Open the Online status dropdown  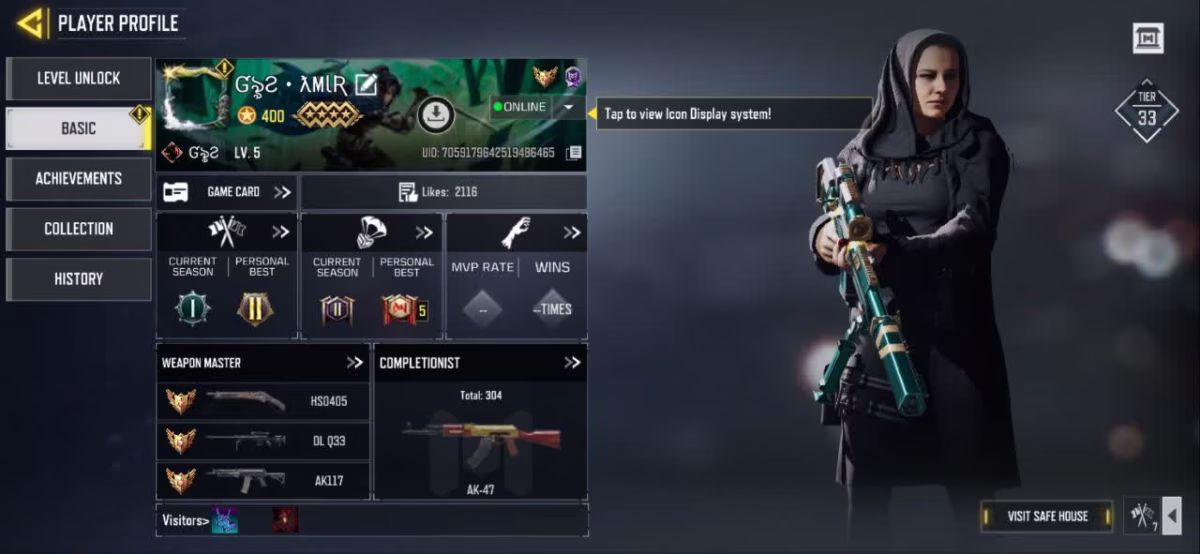pyautogui.click(x=568, y=107)
